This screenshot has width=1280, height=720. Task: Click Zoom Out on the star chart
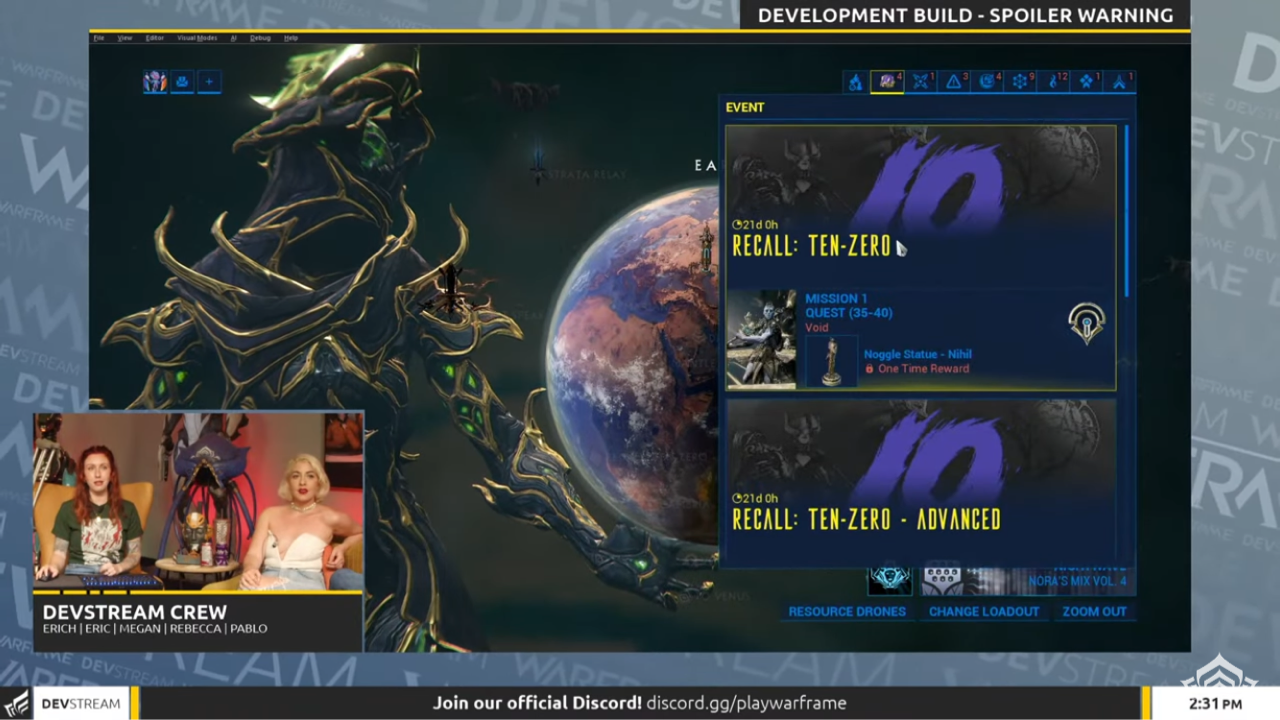pyautogui.click(x=1094, y=611)
